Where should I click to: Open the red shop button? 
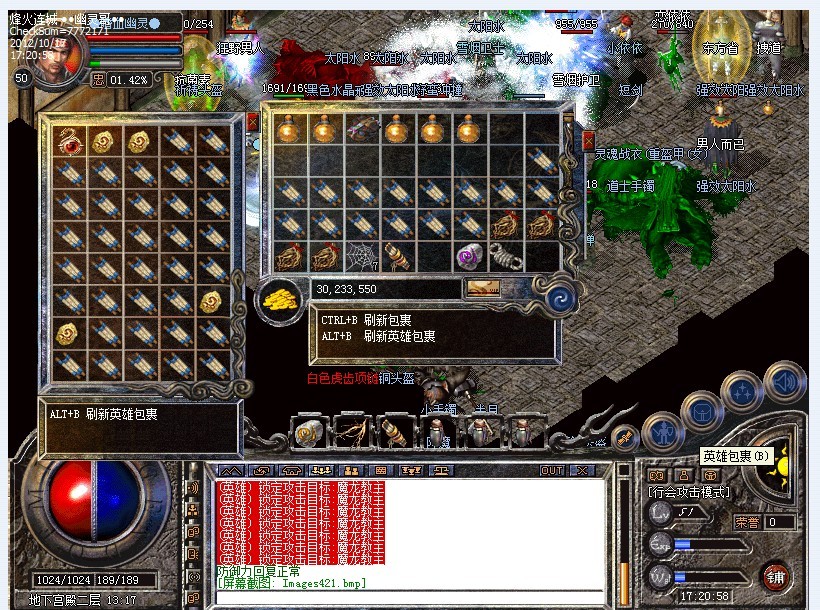pyautogui.click(x=775, y=576)
